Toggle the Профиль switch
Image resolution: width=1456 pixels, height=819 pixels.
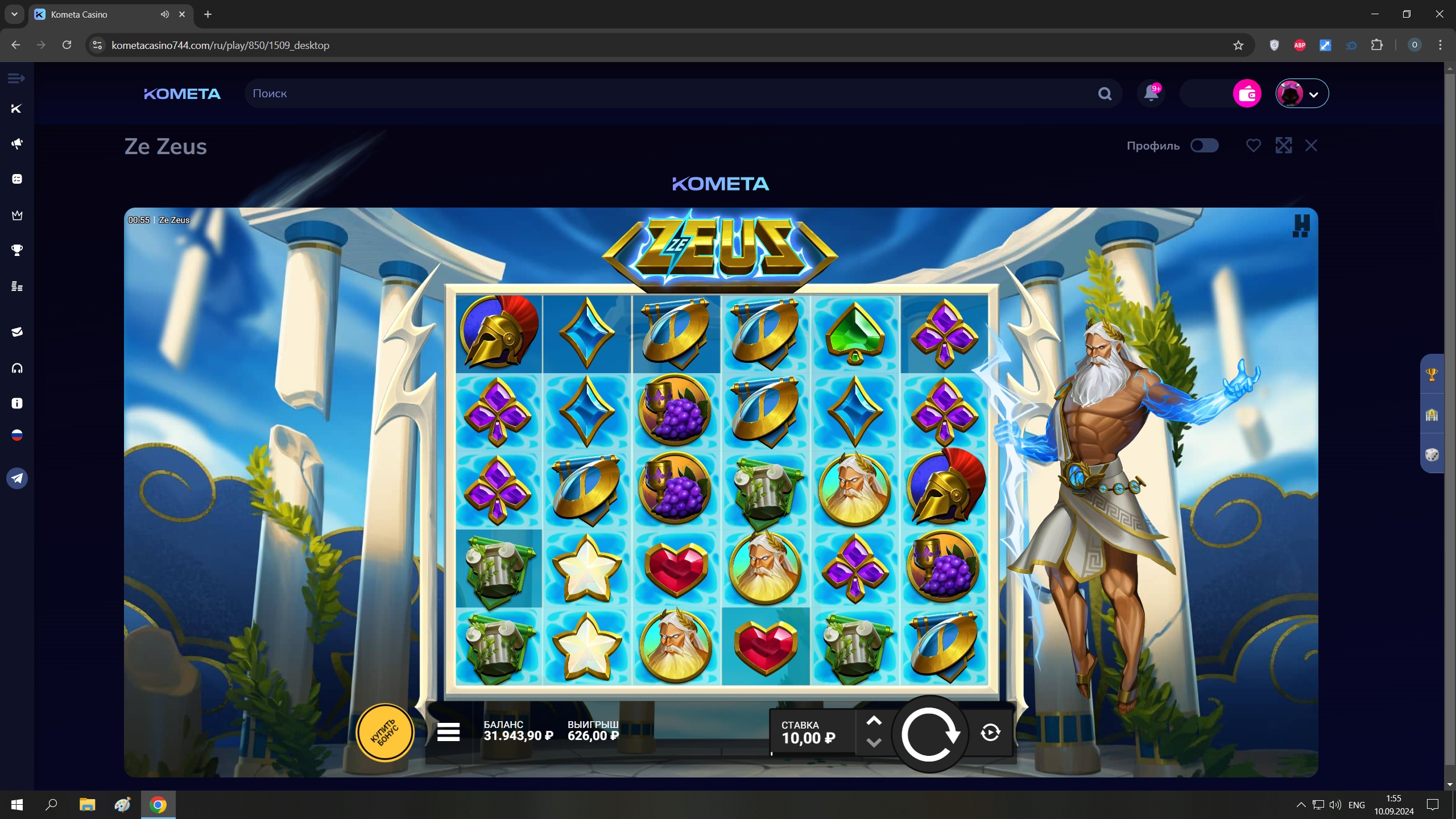tap(1204, 146)
